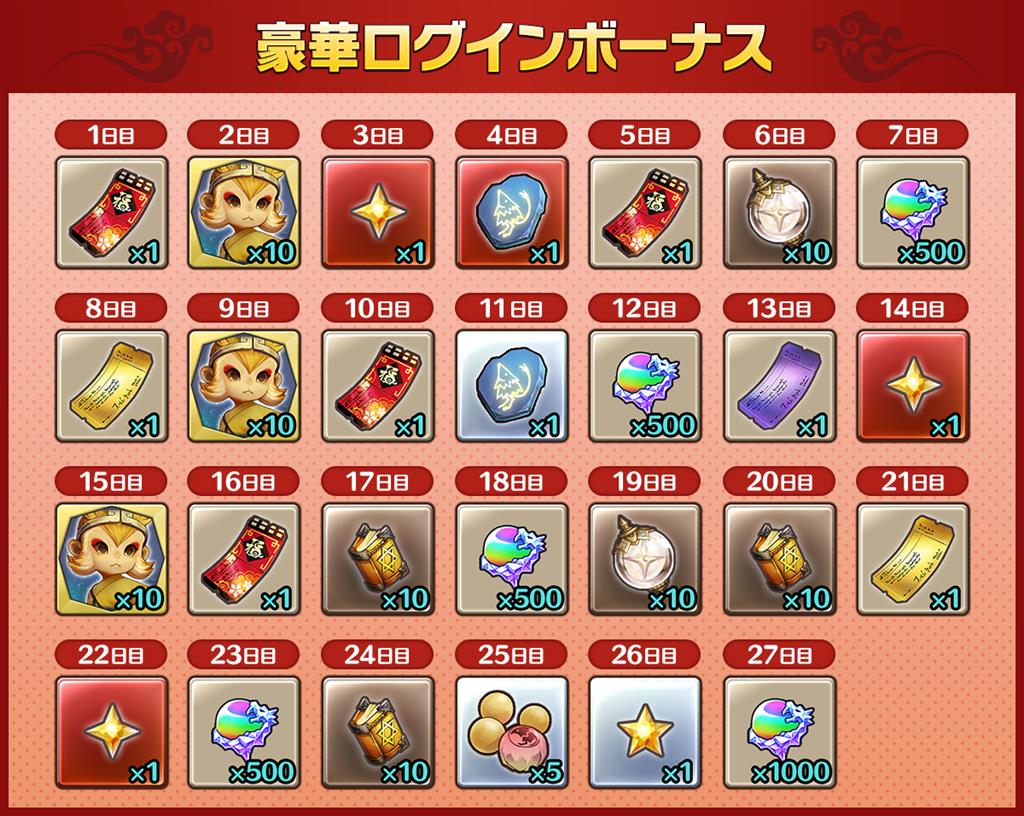This screenshot has width=1024, height=816.
Task: Select the Day 1 red ticket reward
Action: tap(110, 212)
